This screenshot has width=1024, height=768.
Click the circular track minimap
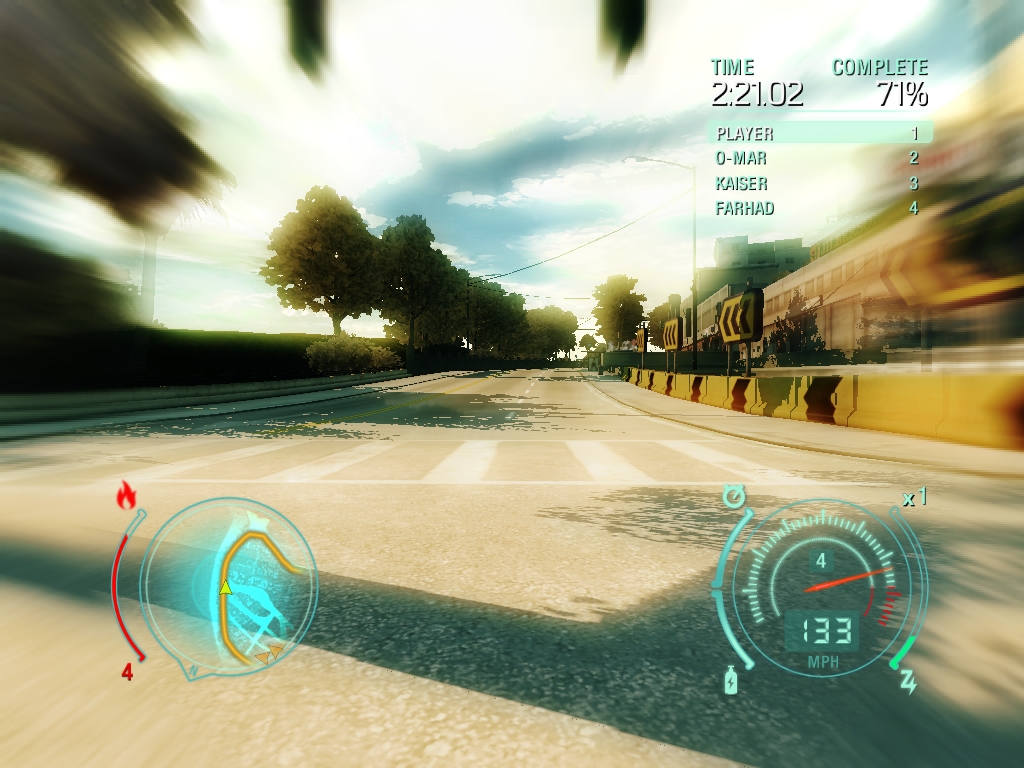(228, 587)
